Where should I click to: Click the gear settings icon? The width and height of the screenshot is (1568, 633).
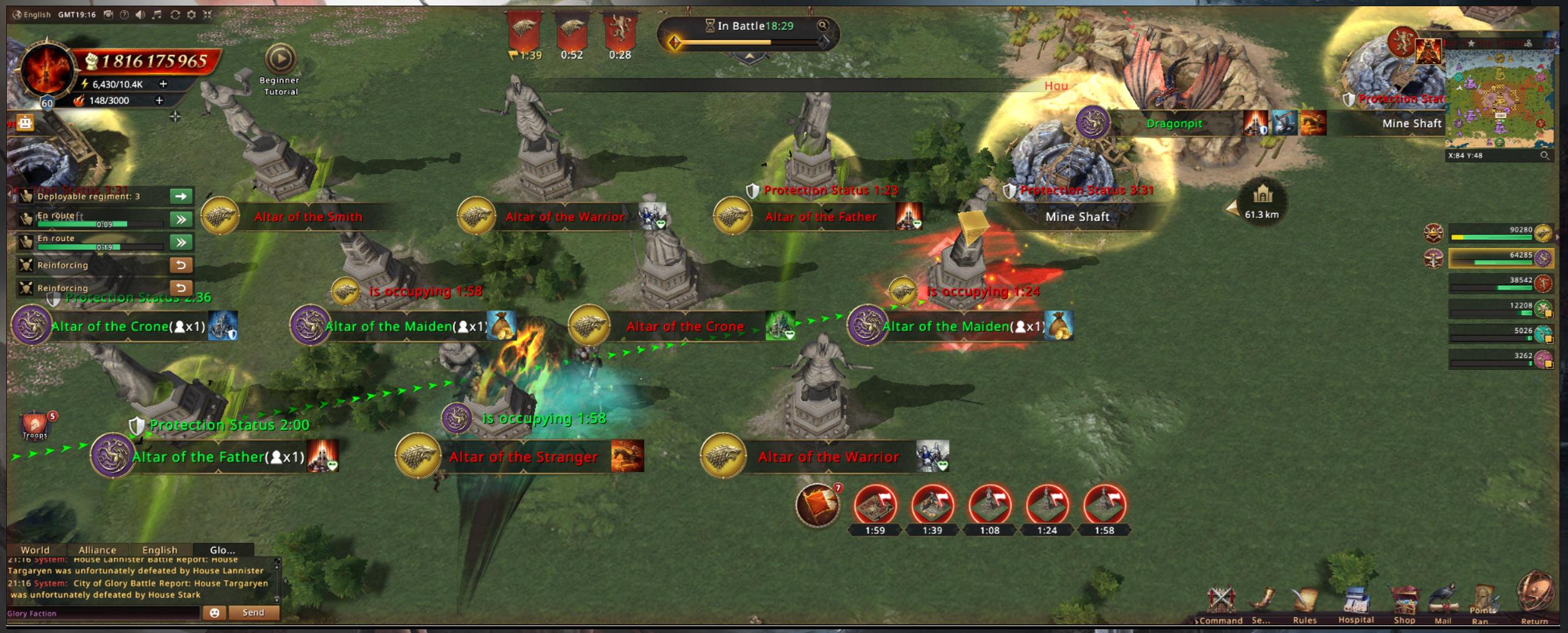tap(192, 14)
